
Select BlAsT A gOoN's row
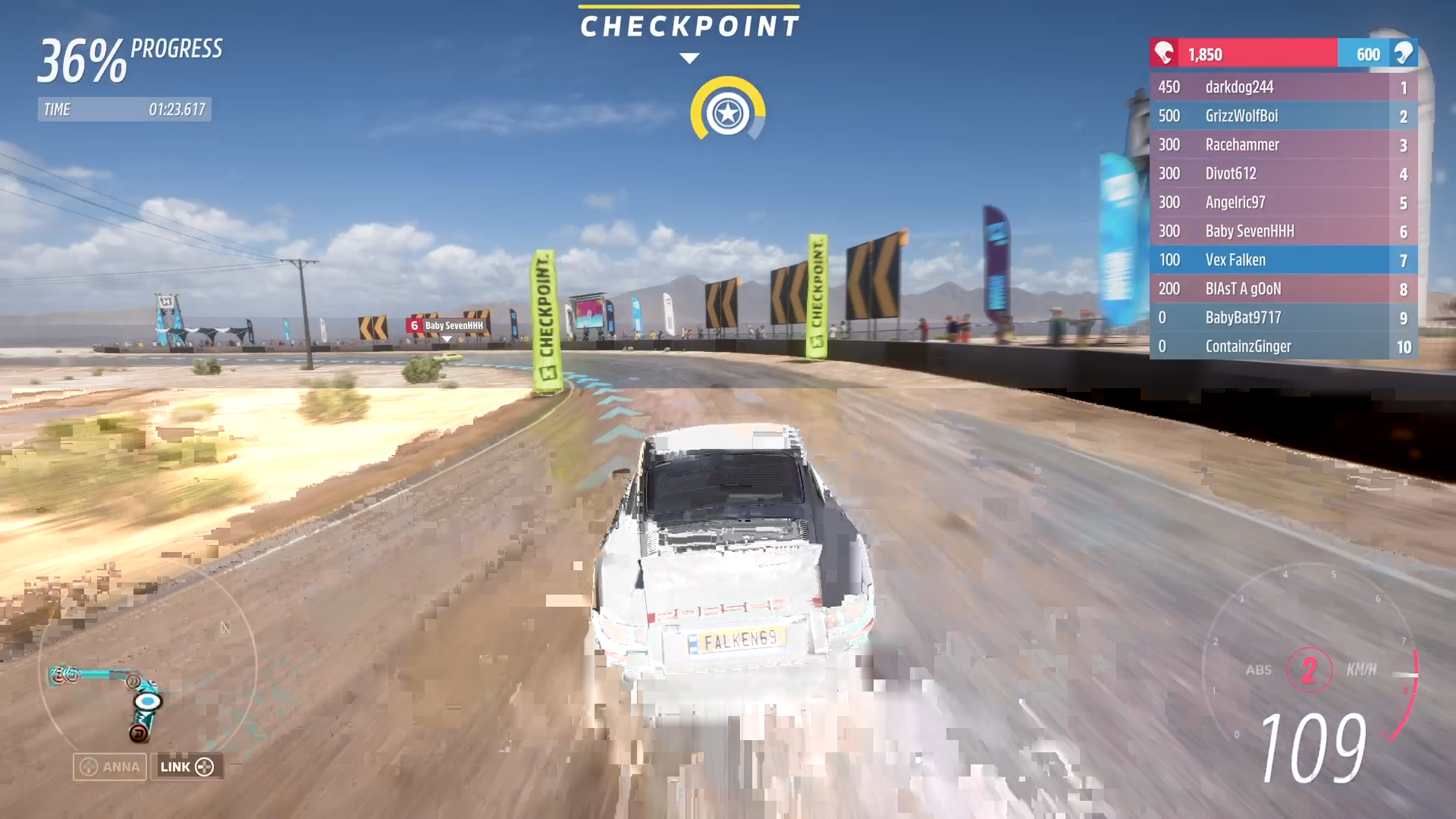tap(1283, 289)
